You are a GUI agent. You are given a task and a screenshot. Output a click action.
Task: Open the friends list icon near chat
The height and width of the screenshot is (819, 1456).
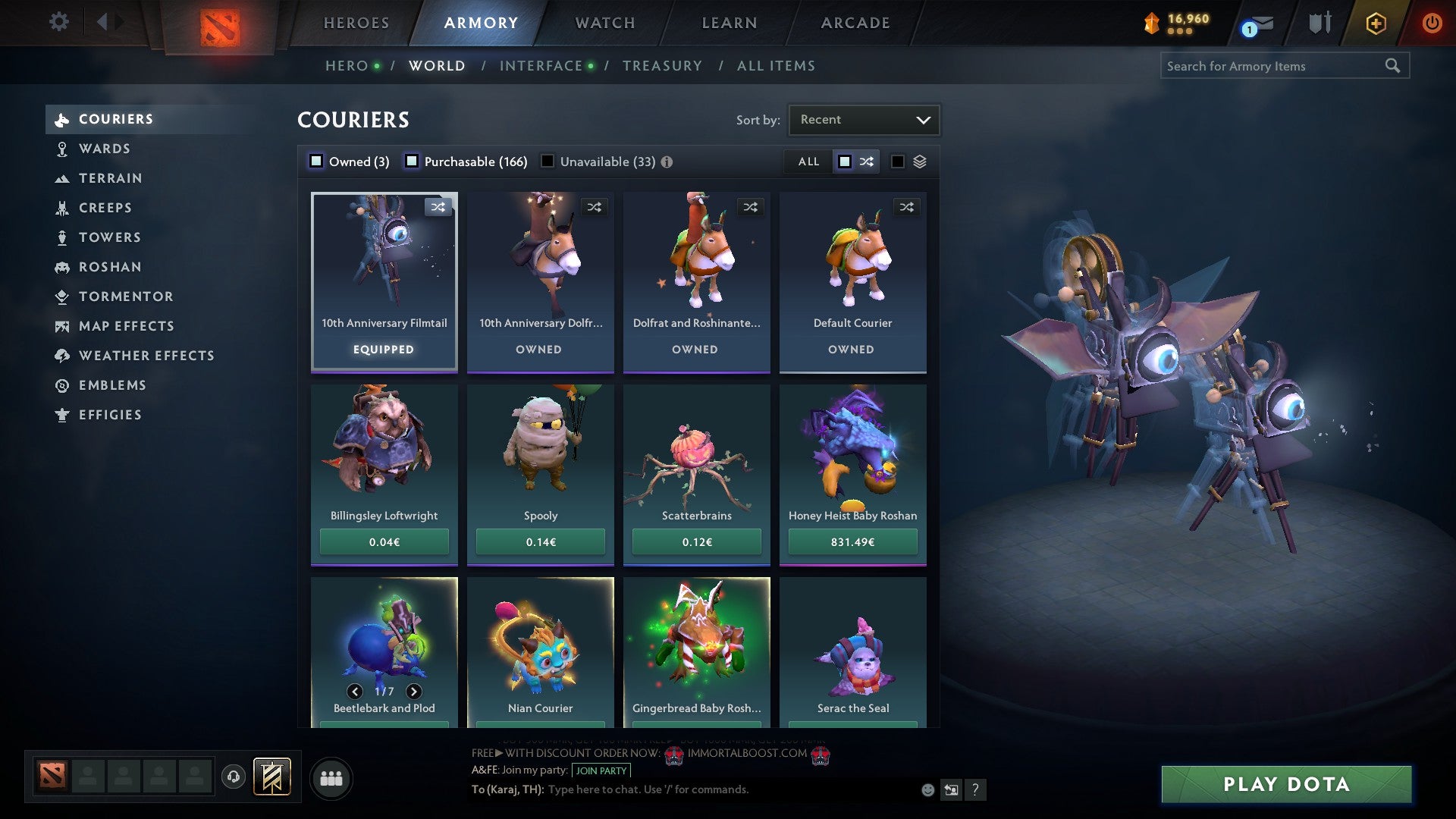331,777
